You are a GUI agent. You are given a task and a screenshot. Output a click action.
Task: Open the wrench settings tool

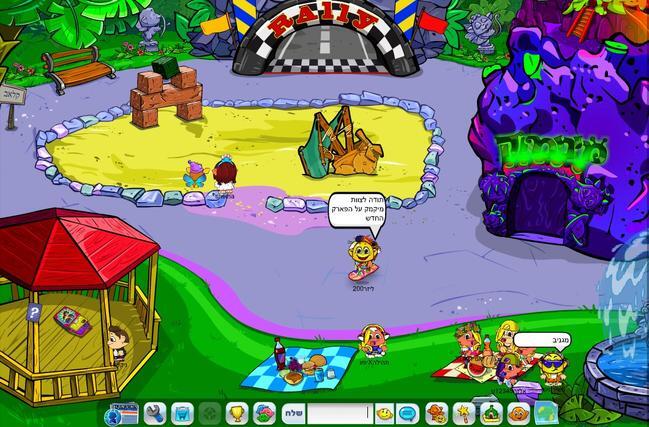click(155, 413)
